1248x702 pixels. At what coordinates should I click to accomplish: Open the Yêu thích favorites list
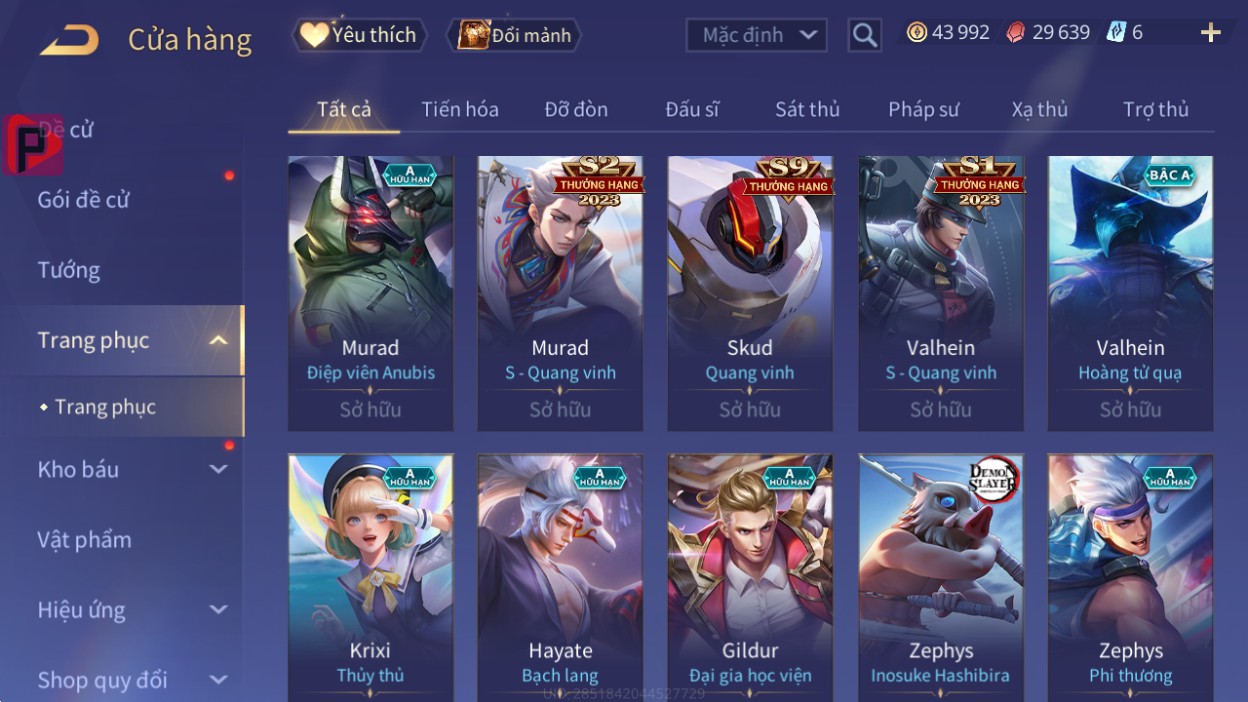click(359, 35)
